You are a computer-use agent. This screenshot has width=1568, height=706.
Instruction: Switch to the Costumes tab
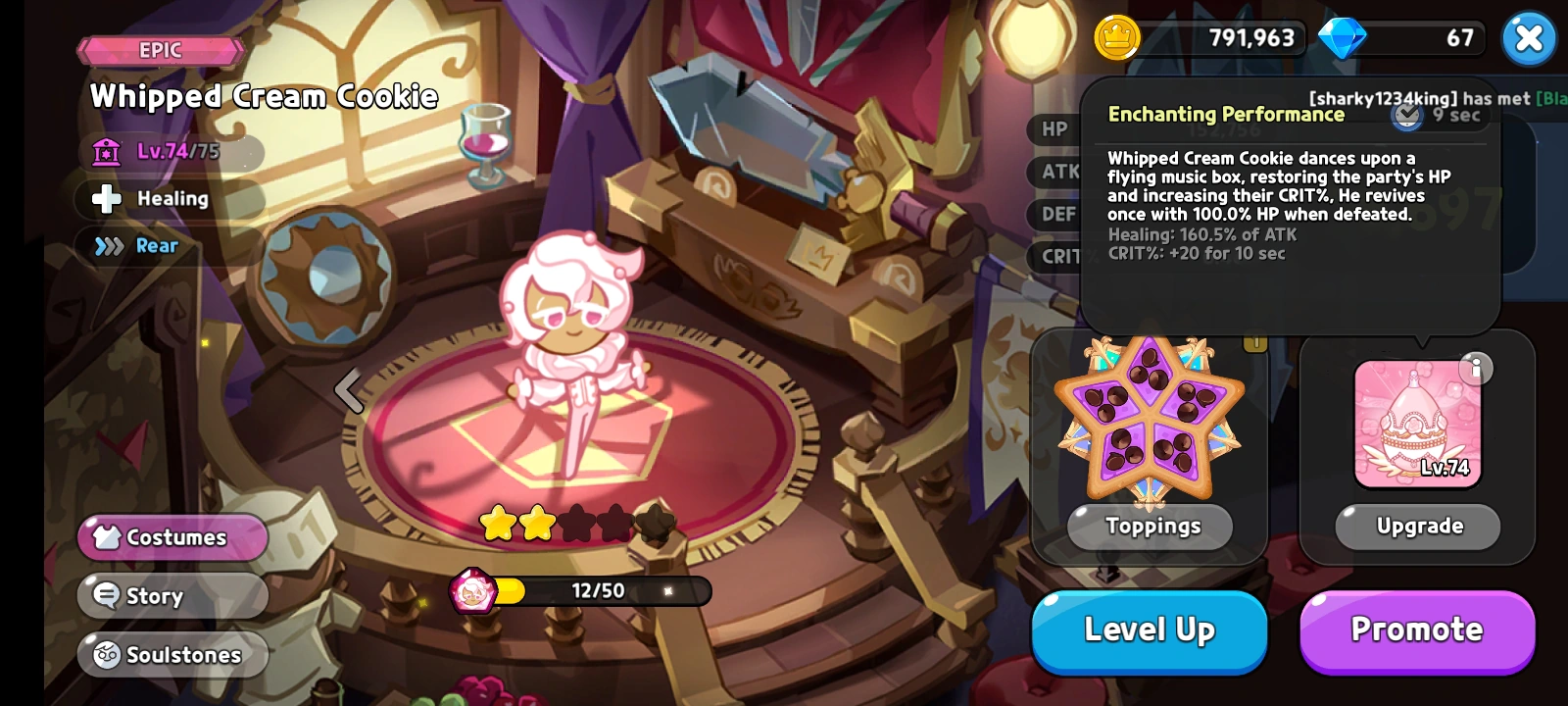pos(172,536)
